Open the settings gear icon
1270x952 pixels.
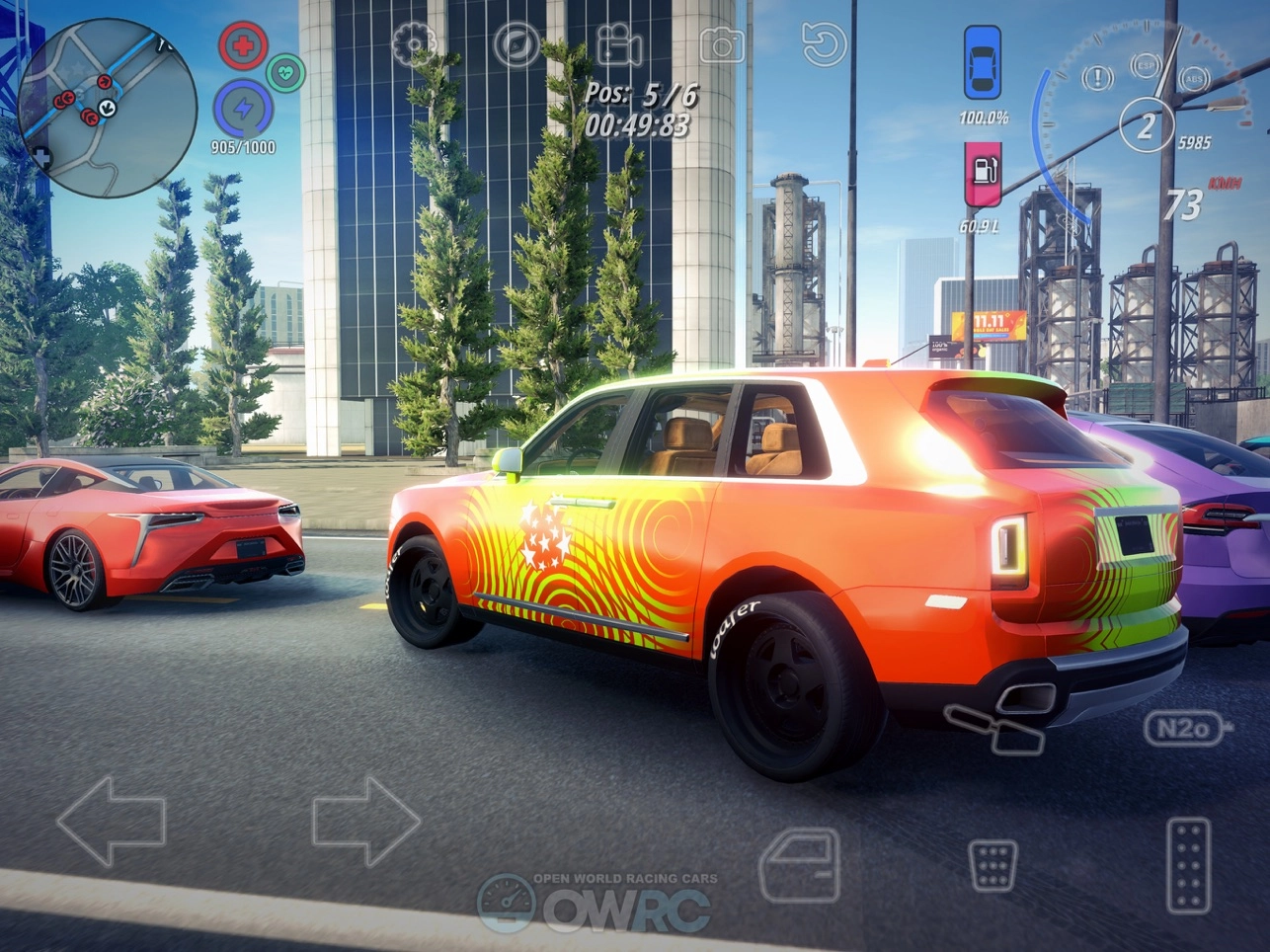pyautogui.click(x=414, y=43)
